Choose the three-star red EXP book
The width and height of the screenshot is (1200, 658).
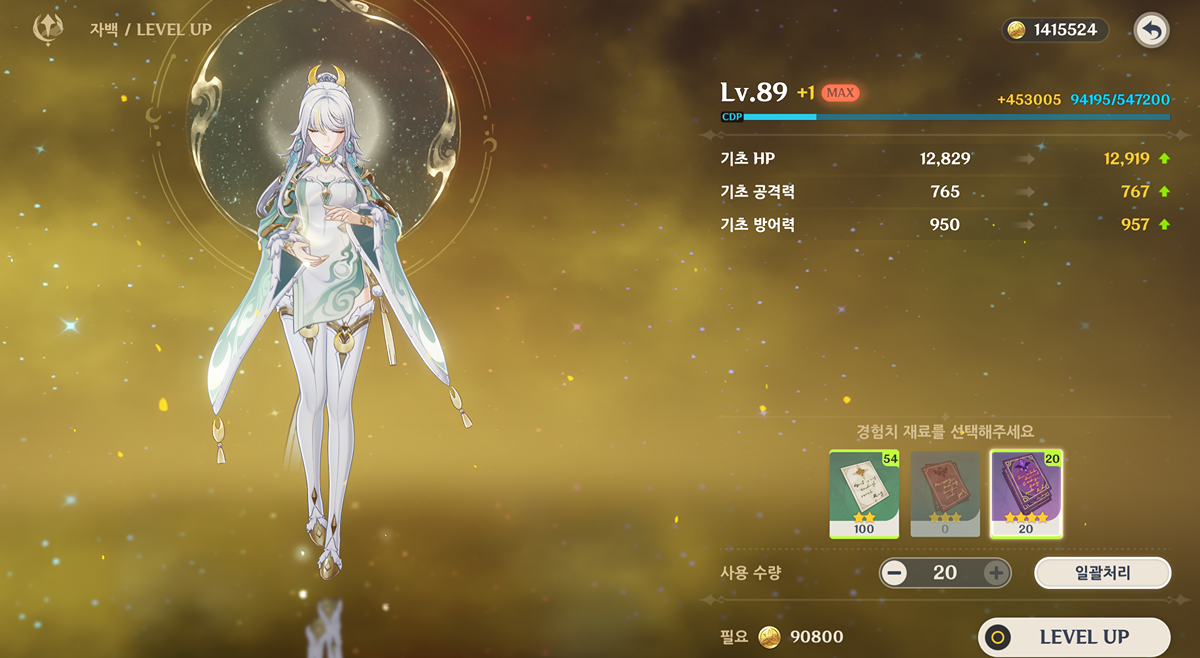(945, 493)
